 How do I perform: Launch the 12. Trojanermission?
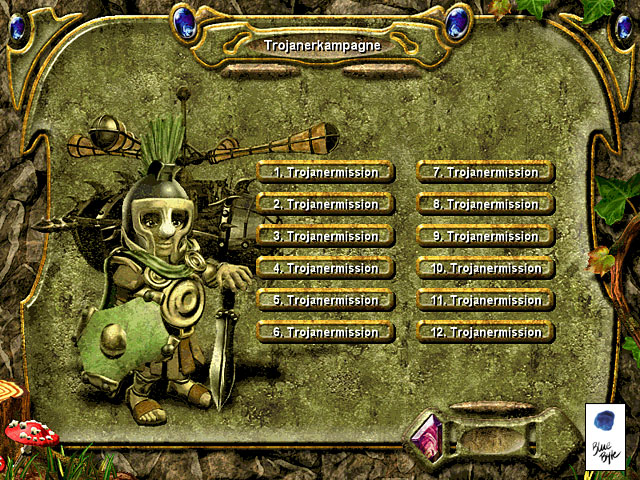tap(485, 332)
